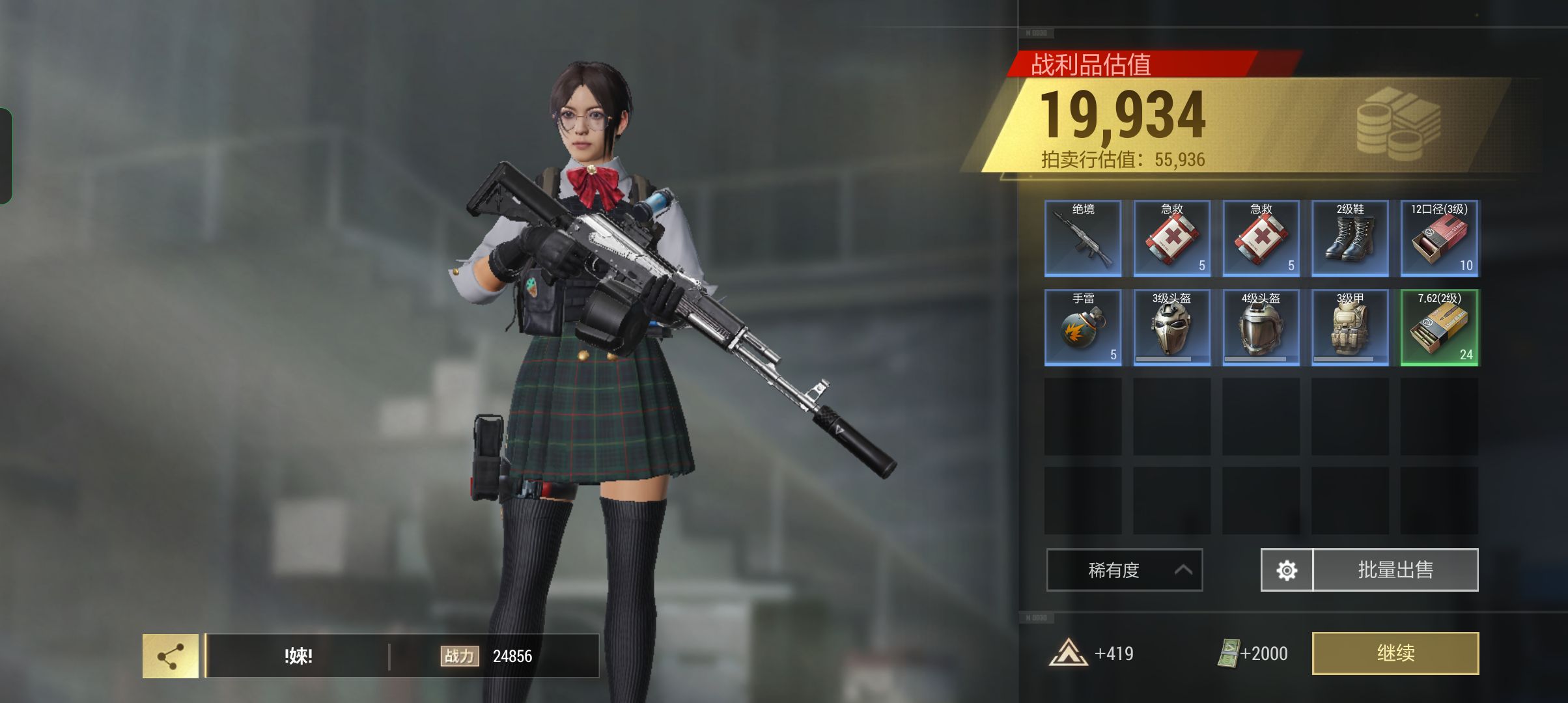Select the 3级头盔 helmet slot
This screenshot has width=1568, height=703.
tap(1171, 327)
